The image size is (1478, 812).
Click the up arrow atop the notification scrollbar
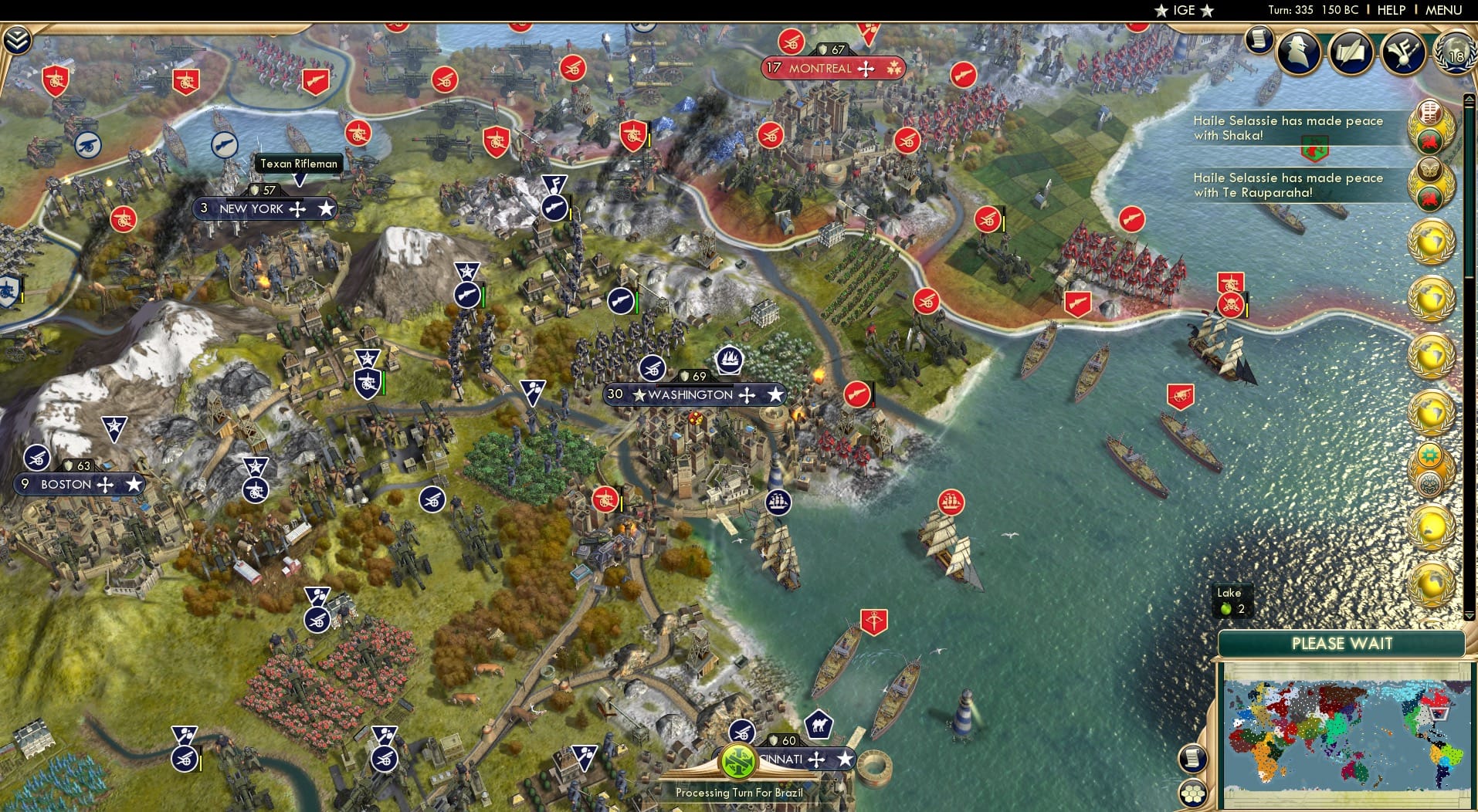[x=1469, y=99]
